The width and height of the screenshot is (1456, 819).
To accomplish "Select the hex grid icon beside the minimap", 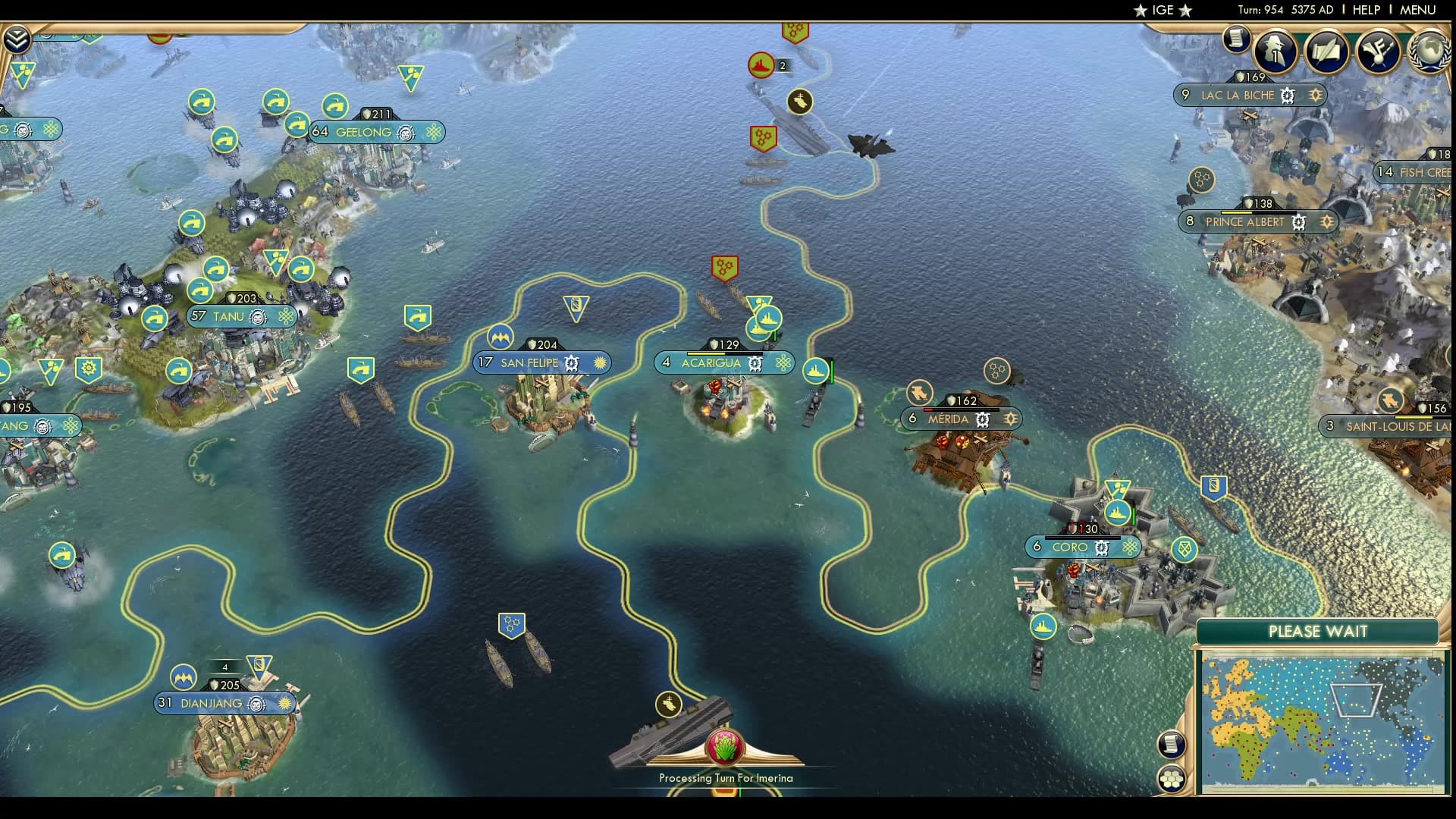I will (1171, 778).
